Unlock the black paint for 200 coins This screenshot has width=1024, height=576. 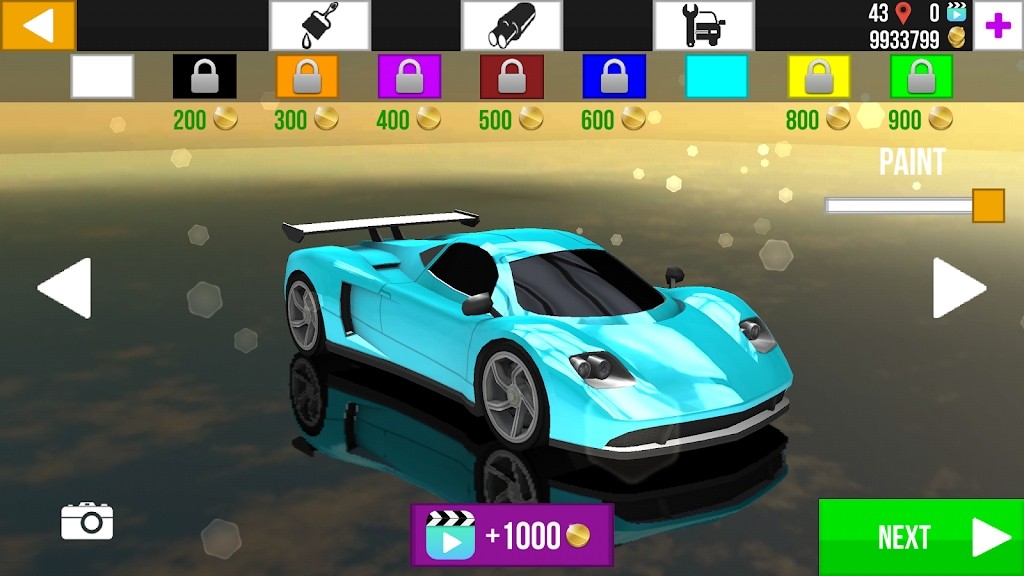tap(205, 76)
